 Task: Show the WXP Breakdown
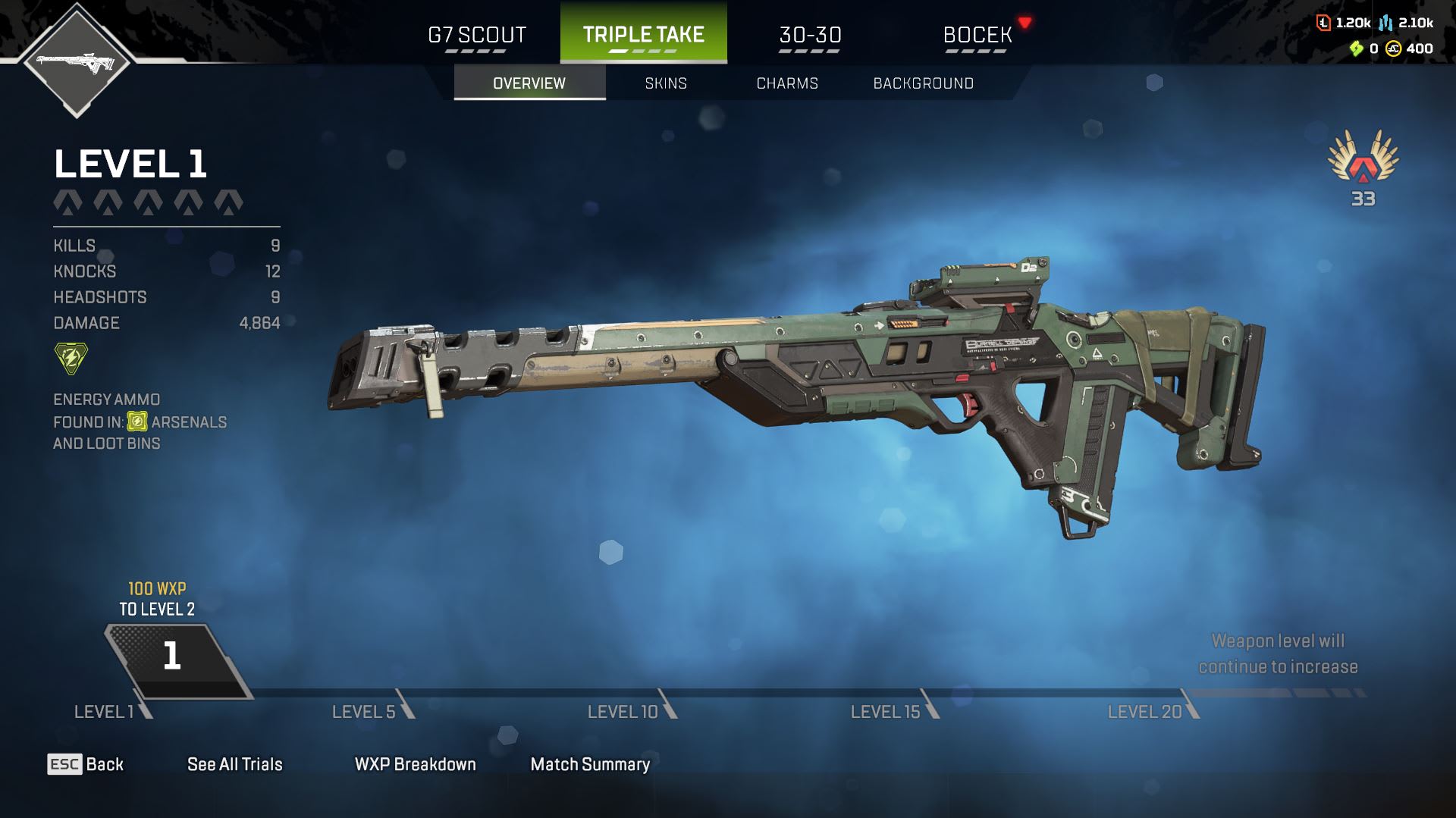415,764
